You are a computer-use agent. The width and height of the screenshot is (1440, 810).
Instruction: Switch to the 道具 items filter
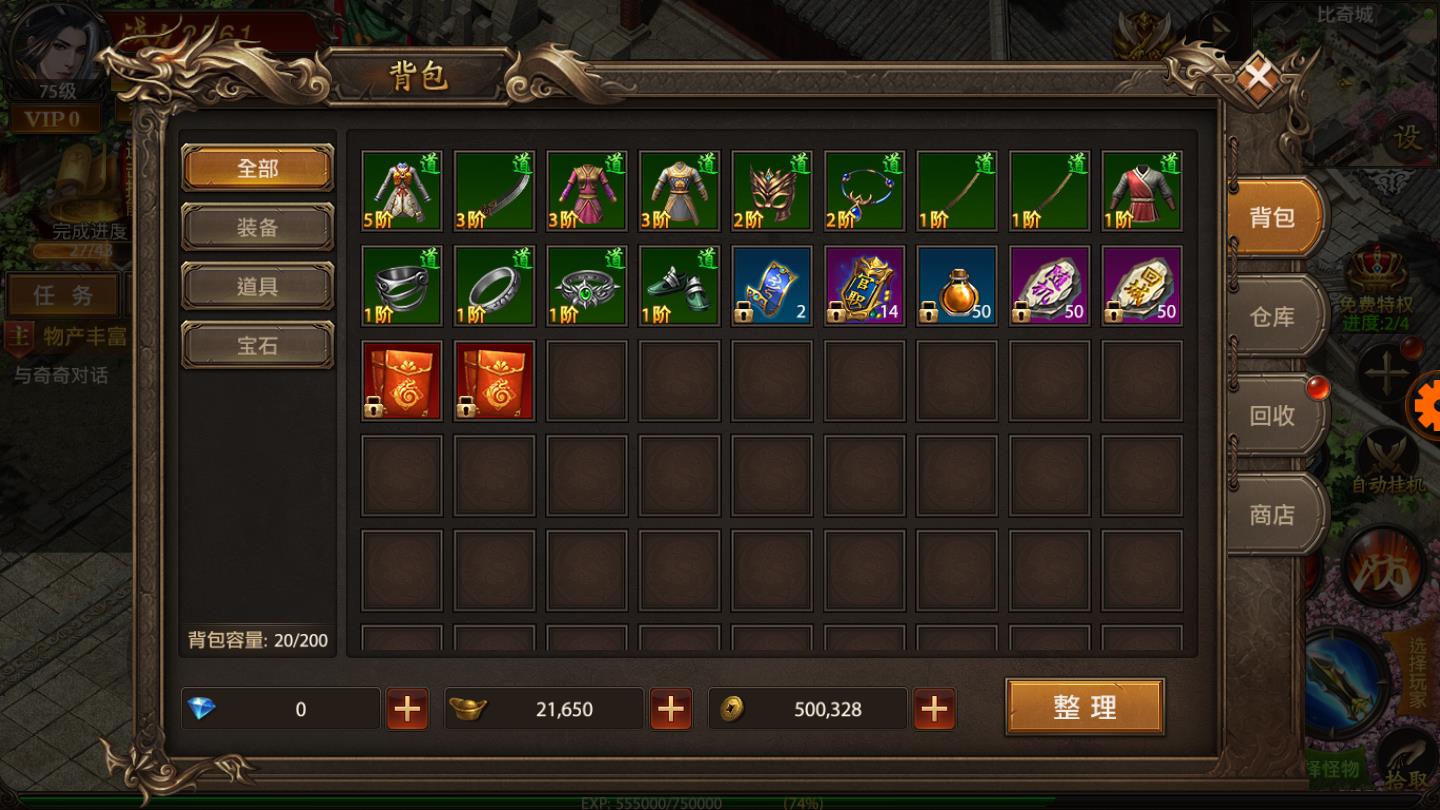pos(257,286)
